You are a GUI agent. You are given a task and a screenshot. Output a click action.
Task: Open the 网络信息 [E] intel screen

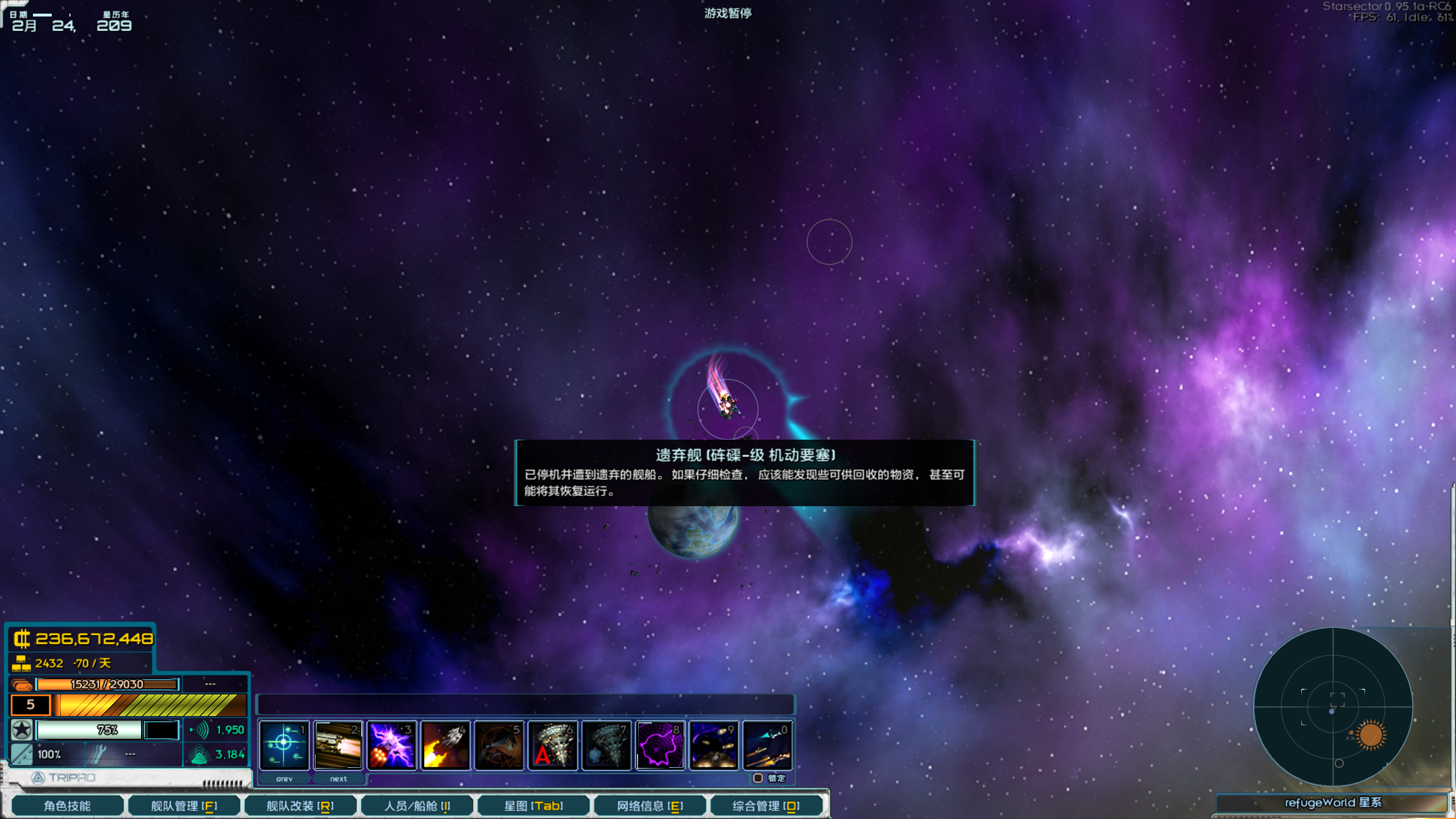pyautogui.click(x=650, y=805)
